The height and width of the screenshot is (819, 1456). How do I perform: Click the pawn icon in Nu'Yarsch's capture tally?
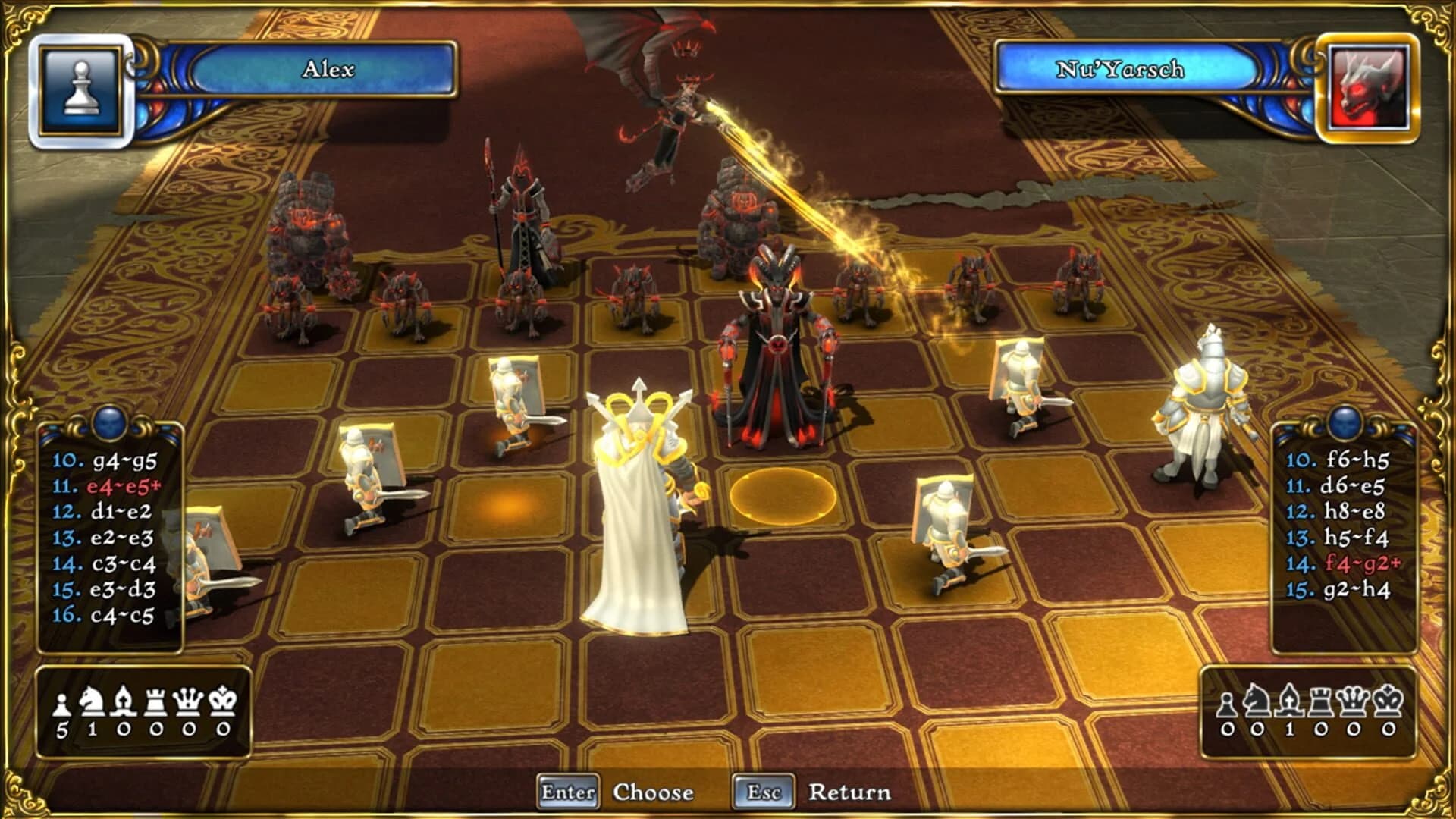[1226, 704]
